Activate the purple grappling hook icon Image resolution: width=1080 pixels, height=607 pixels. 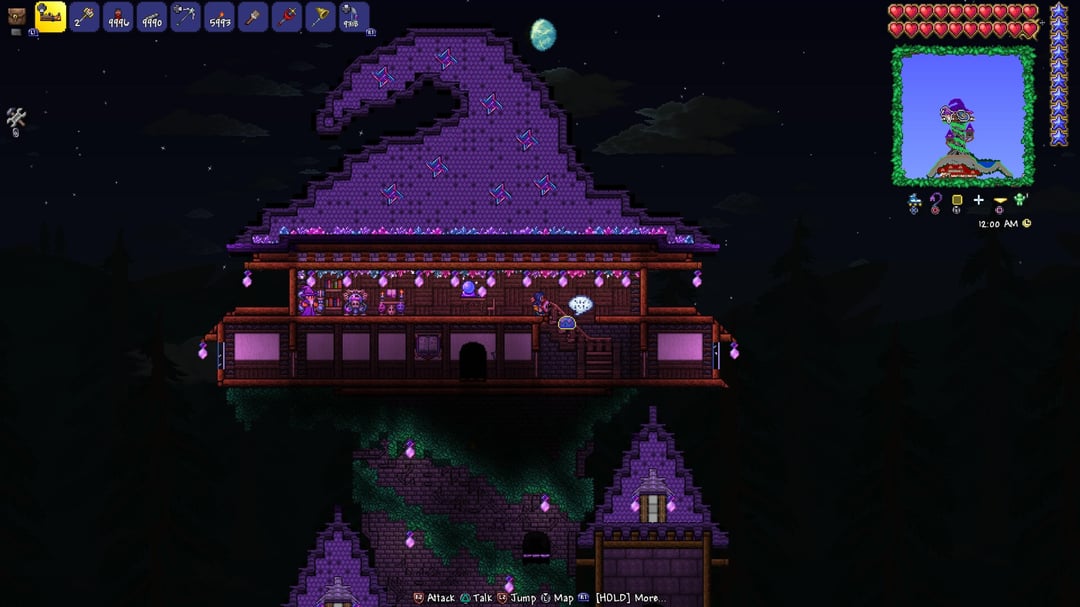pos(936,202)
